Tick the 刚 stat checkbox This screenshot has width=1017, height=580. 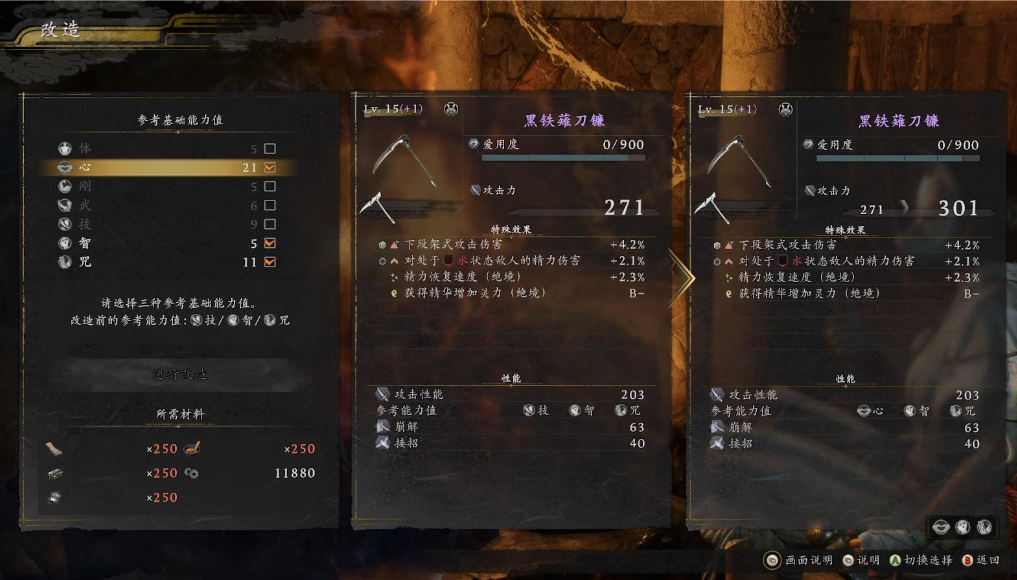(269, 187)
